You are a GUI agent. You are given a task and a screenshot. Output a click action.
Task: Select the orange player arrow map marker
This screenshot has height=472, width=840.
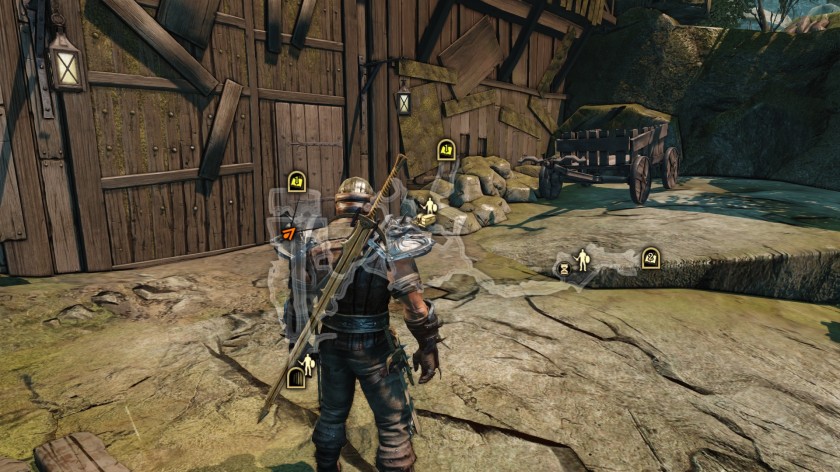(289, 233)
